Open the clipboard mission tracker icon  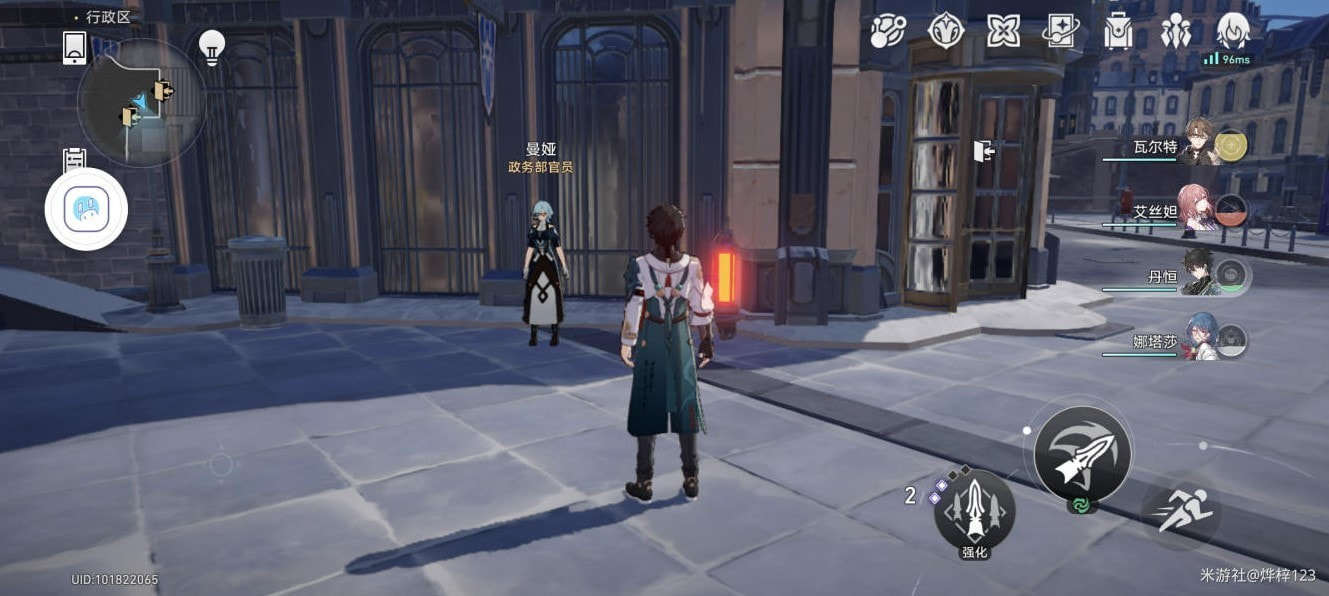[75, 161]
